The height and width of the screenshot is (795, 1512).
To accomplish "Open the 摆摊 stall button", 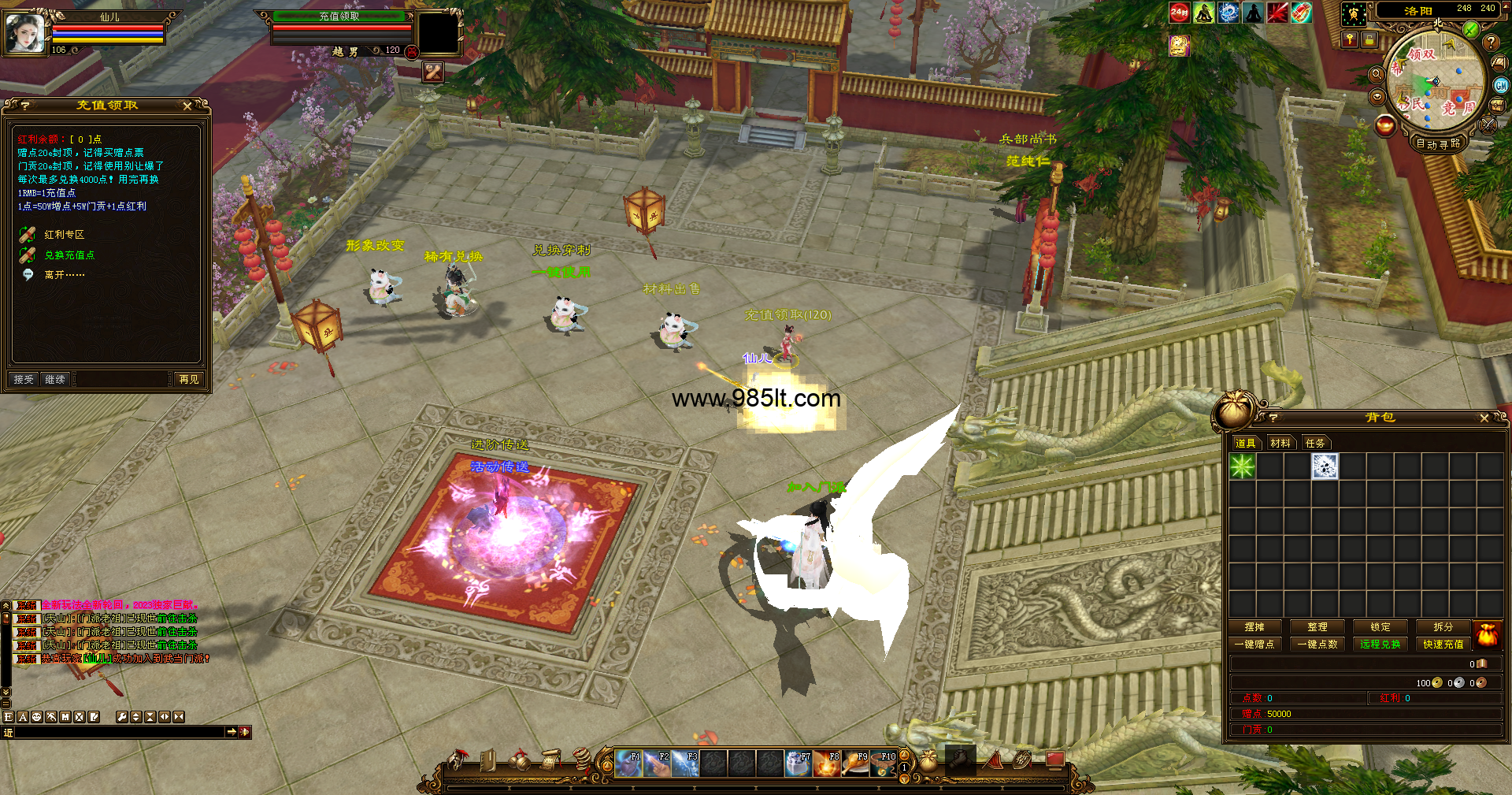I will click(x=1254, y=627).
